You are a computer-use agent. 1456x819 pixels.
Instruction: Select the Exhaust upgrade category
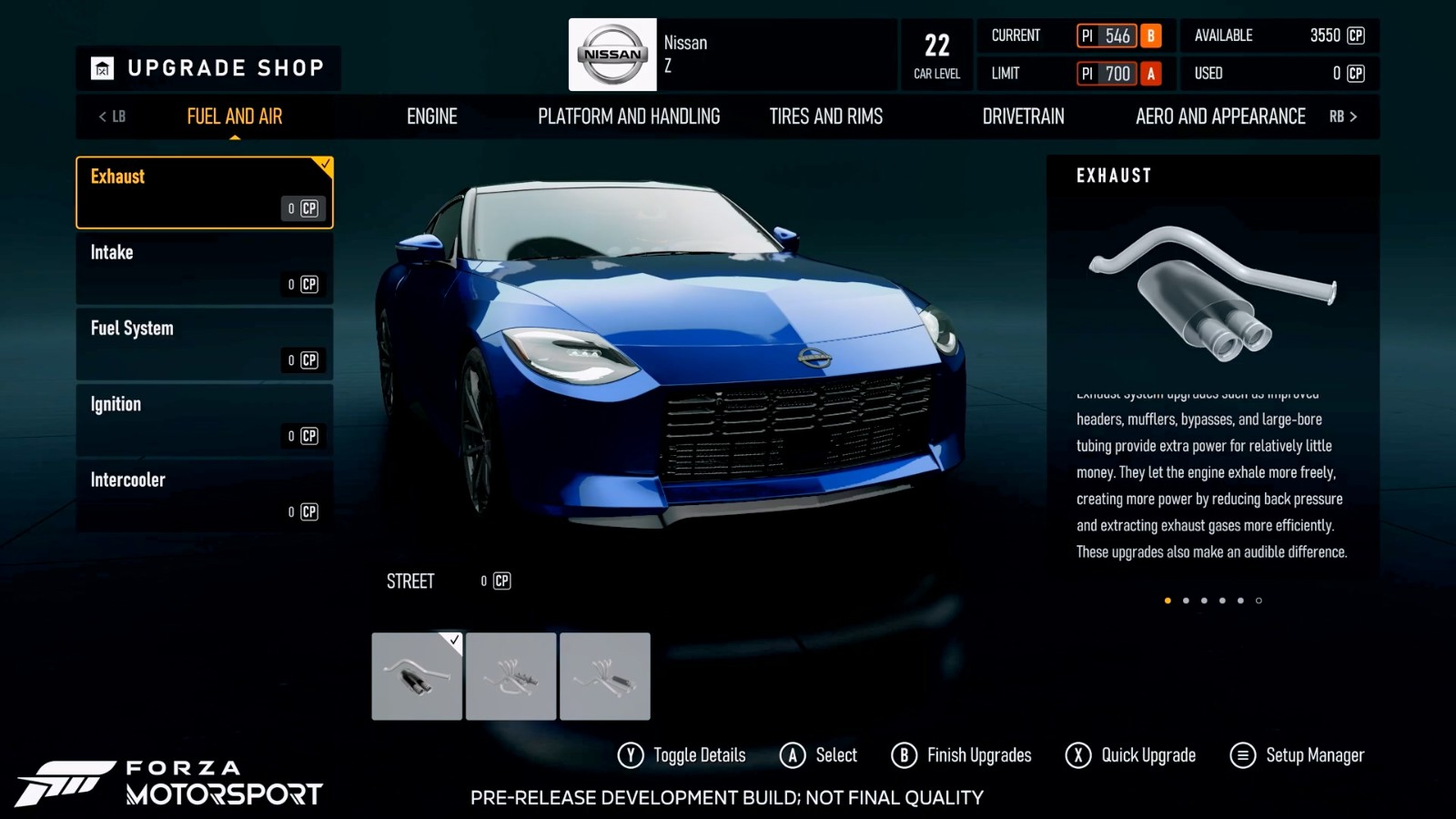coord(204,192)
